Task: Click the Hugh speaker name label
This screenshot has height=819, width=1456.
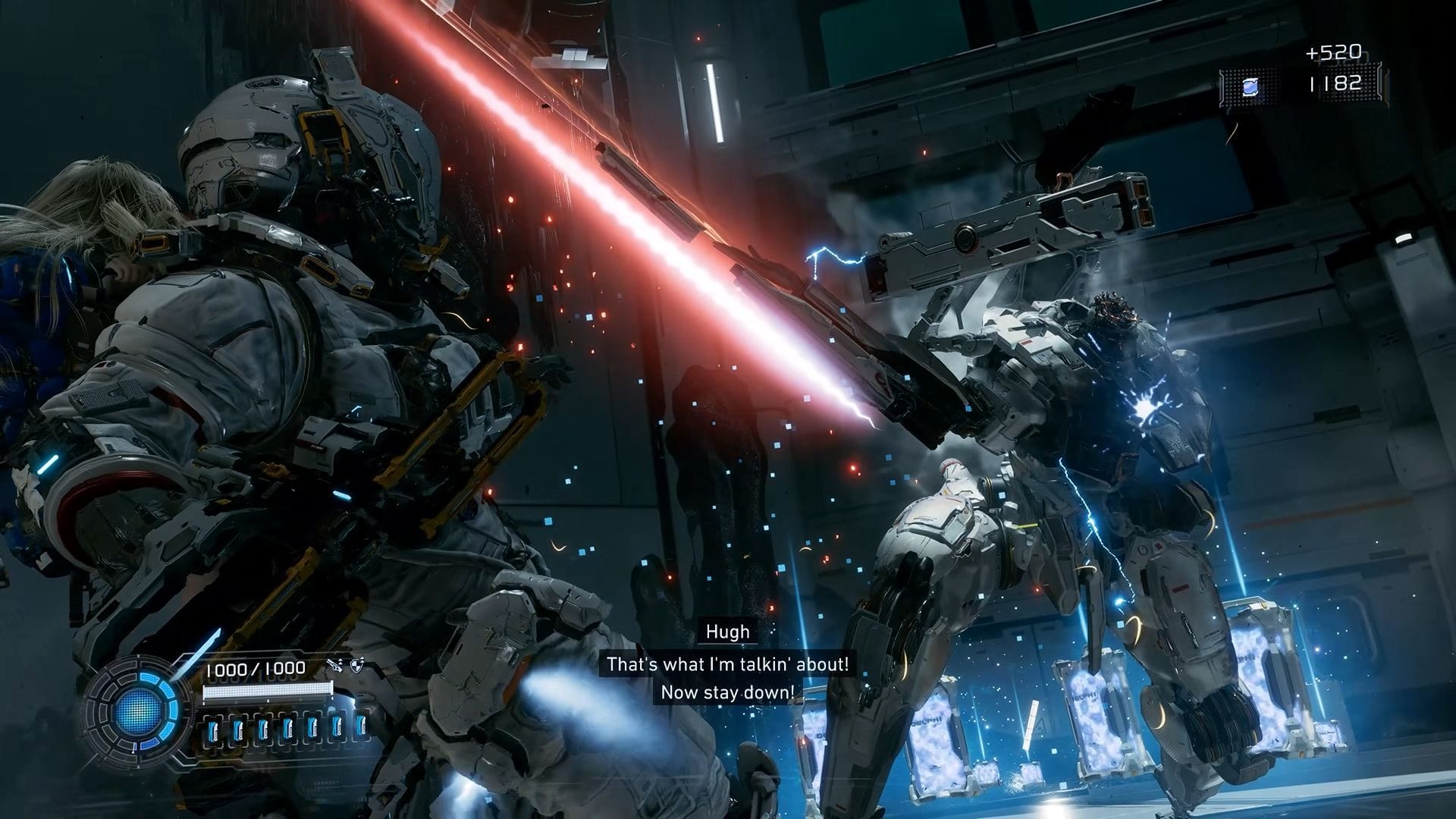Action: (x=727, y=631)
